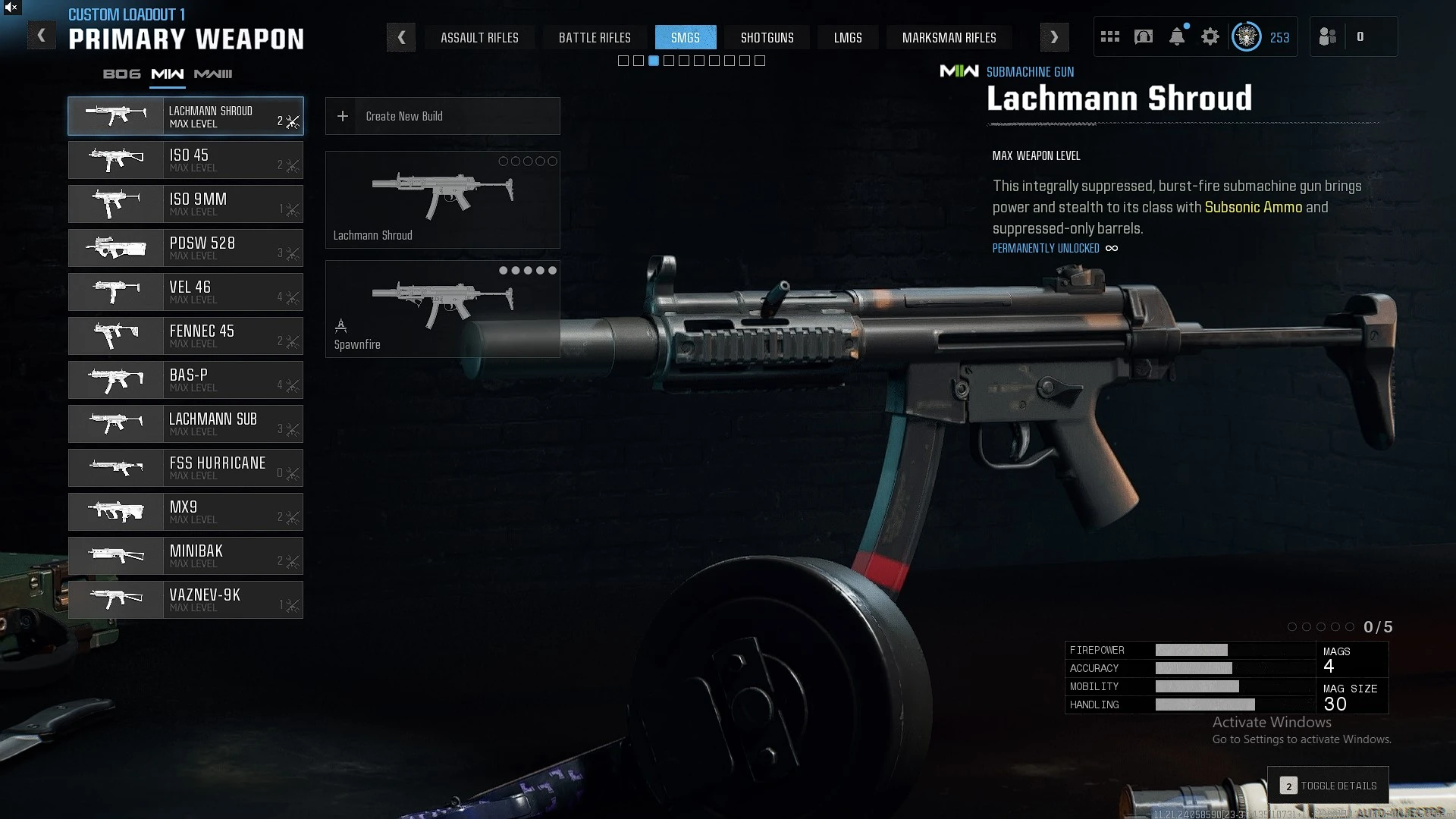Select the MWIII weapons filter

[x=213, y=74]
